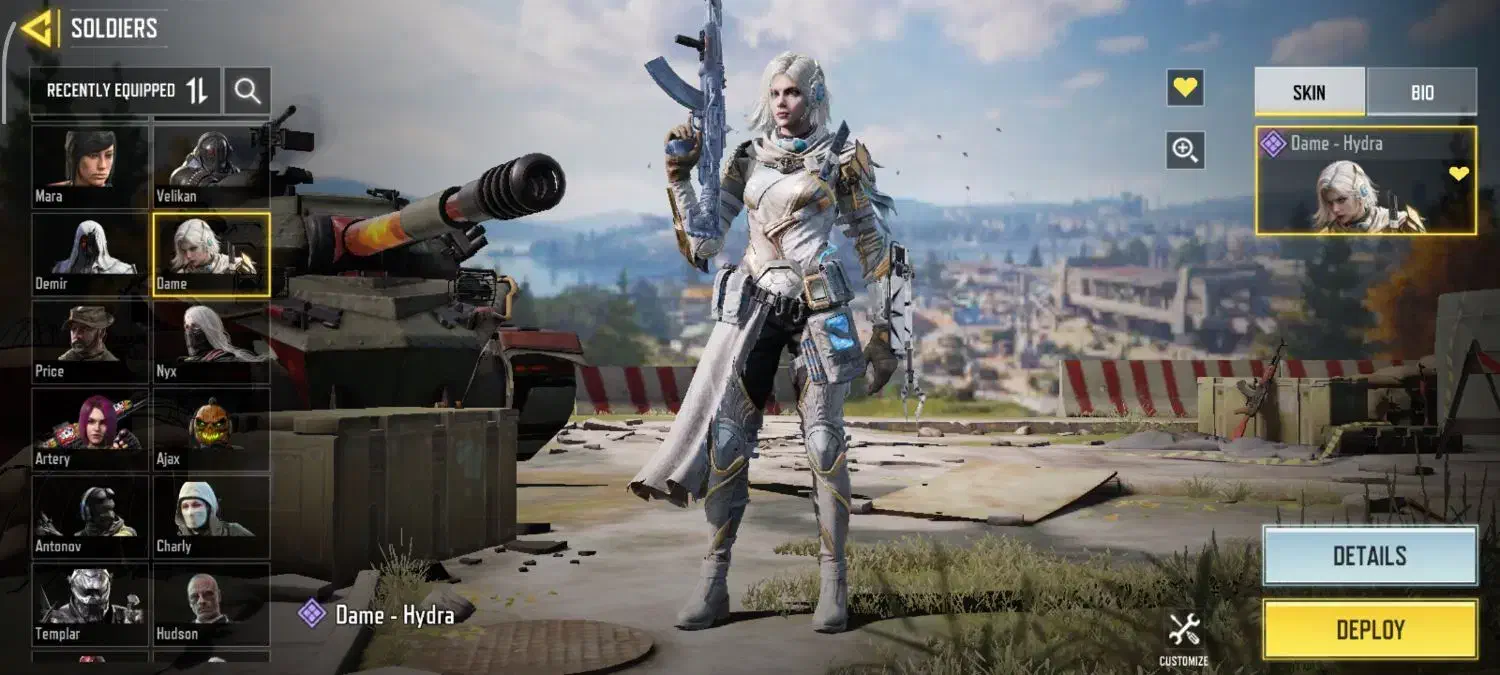Select the Templar soldier tile
Image resolution: width=1500 pixels, height=675 pixels.
(x=90, y=604)
